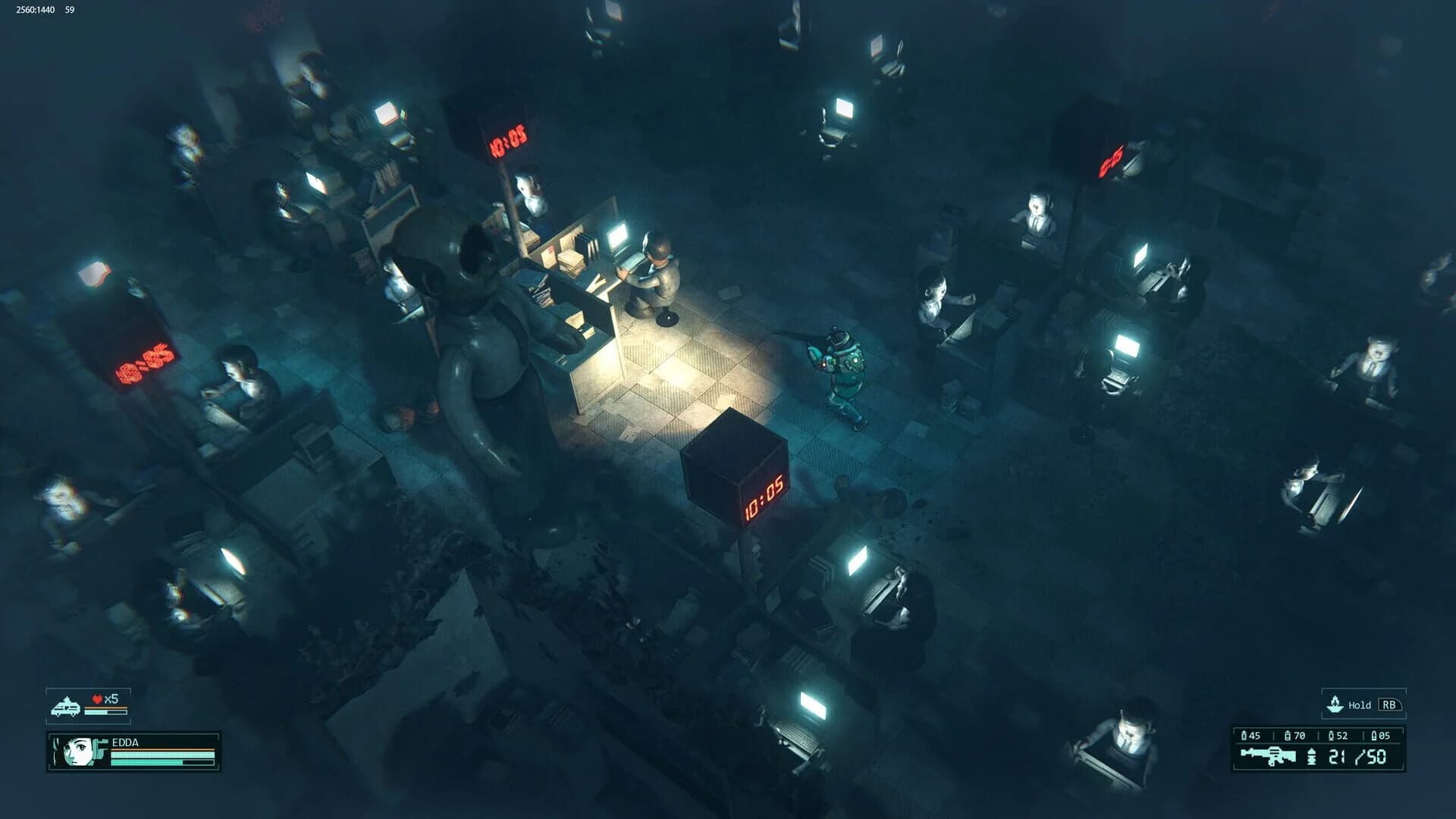Image resolution: width=1456 pixels, height=819 pixels.
Task: Click the vehicle durability bar under the heart counter
Action: [x=105, y=711]
